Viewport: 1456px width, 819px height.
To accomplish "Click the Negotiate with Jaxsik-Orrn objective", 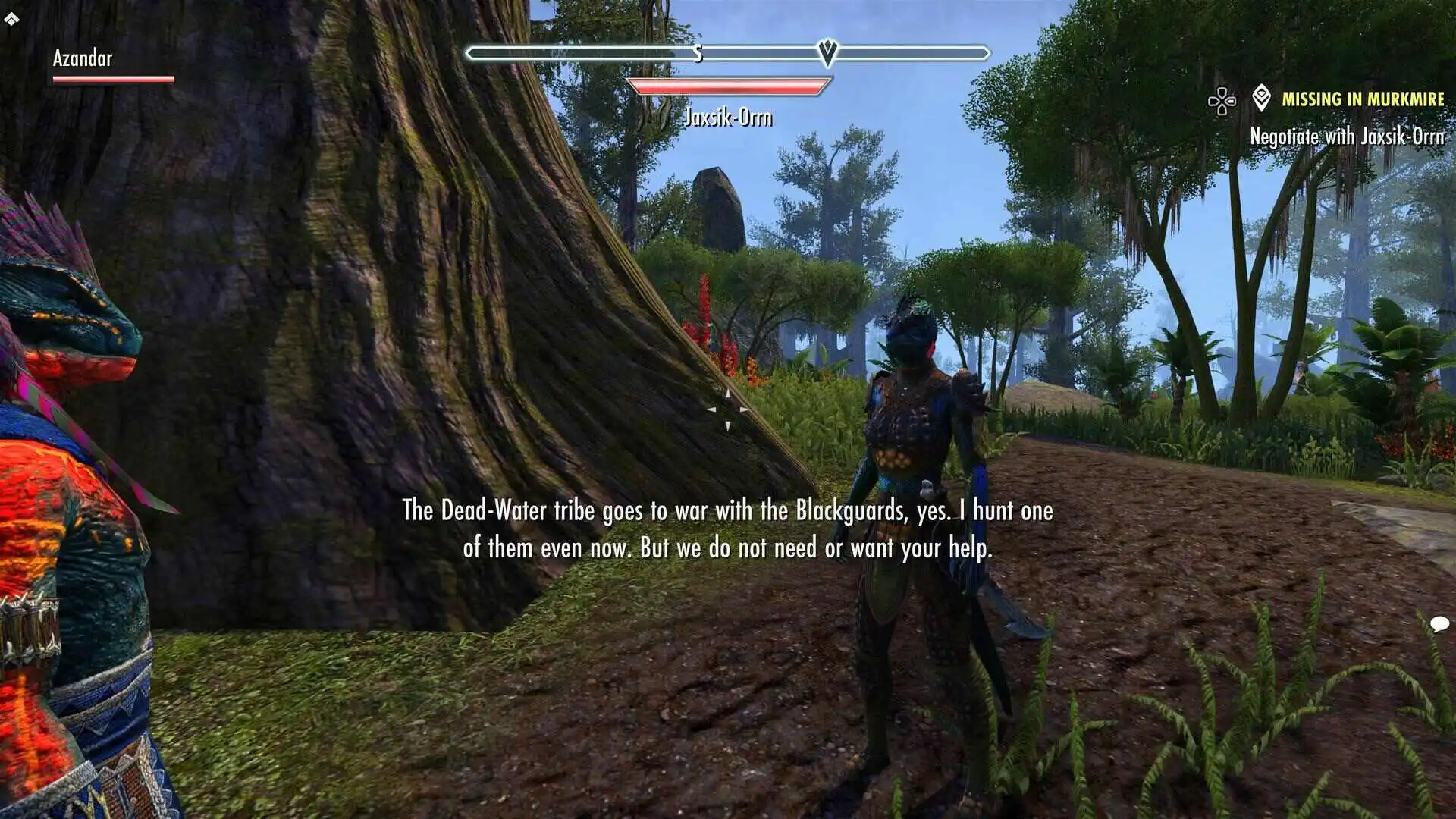I will [x=1347, y=136].
